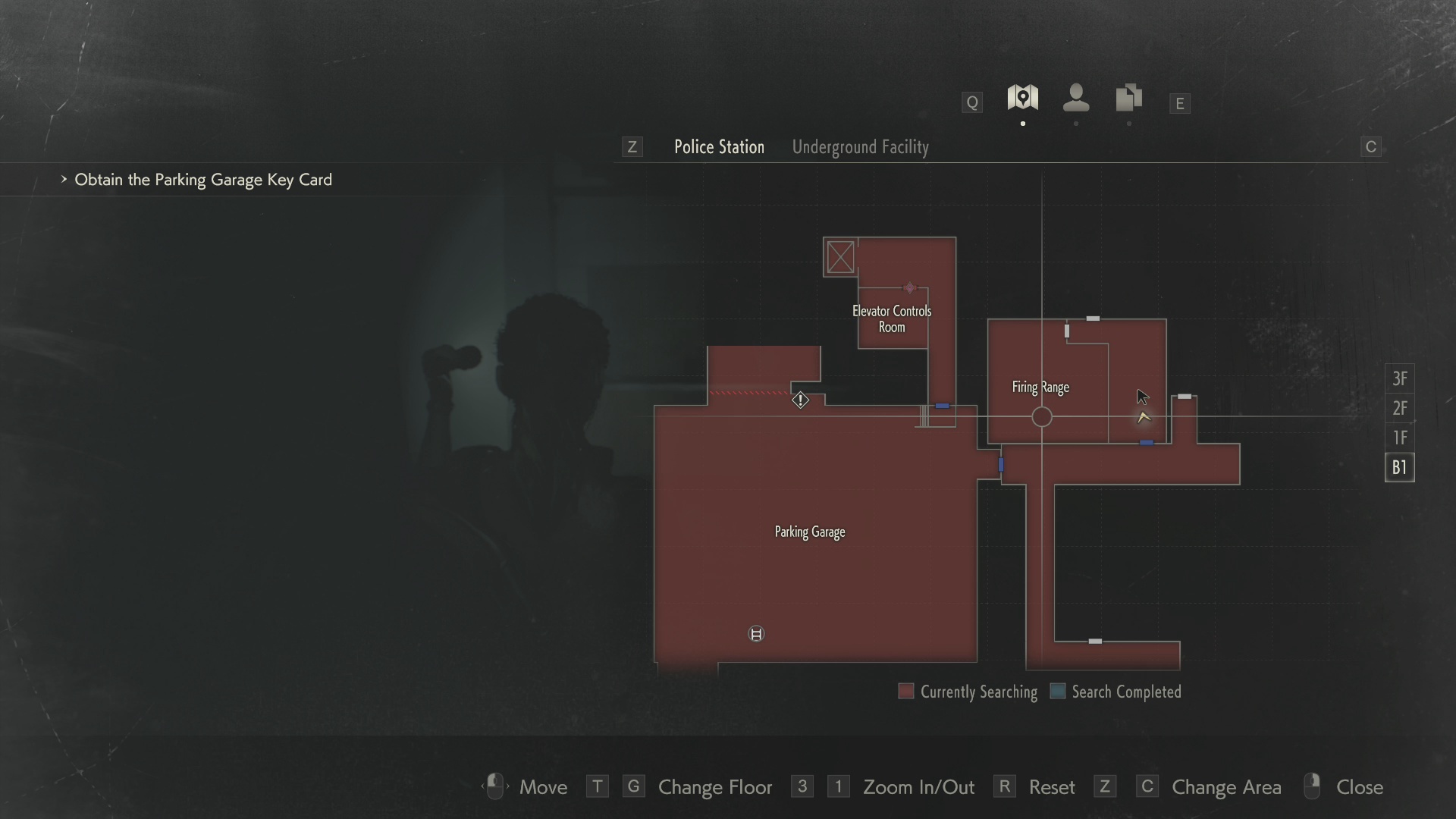The height and width of the screenshot is (819, 1456).
Task: Switch to the Police Station area tab
Action: (x=719, y=147)
